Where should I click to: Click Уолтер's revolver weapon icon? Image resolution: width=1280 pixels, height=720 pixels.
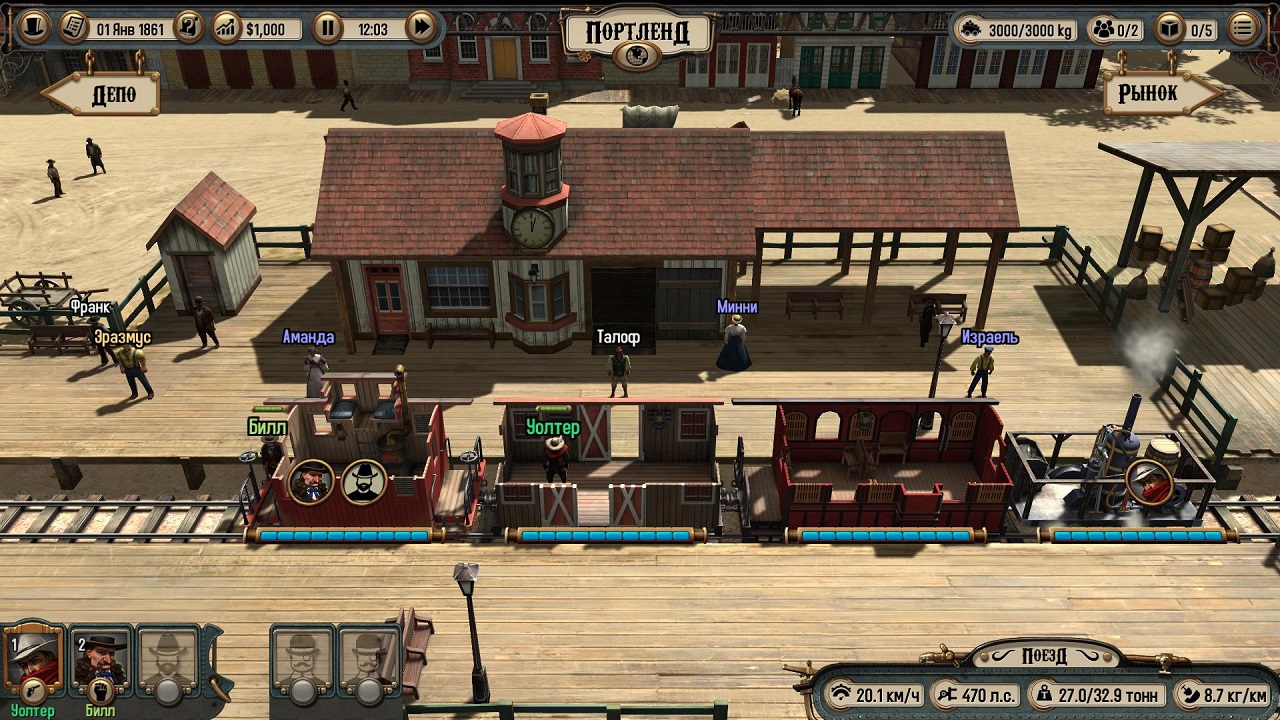[x=32, y=689]
